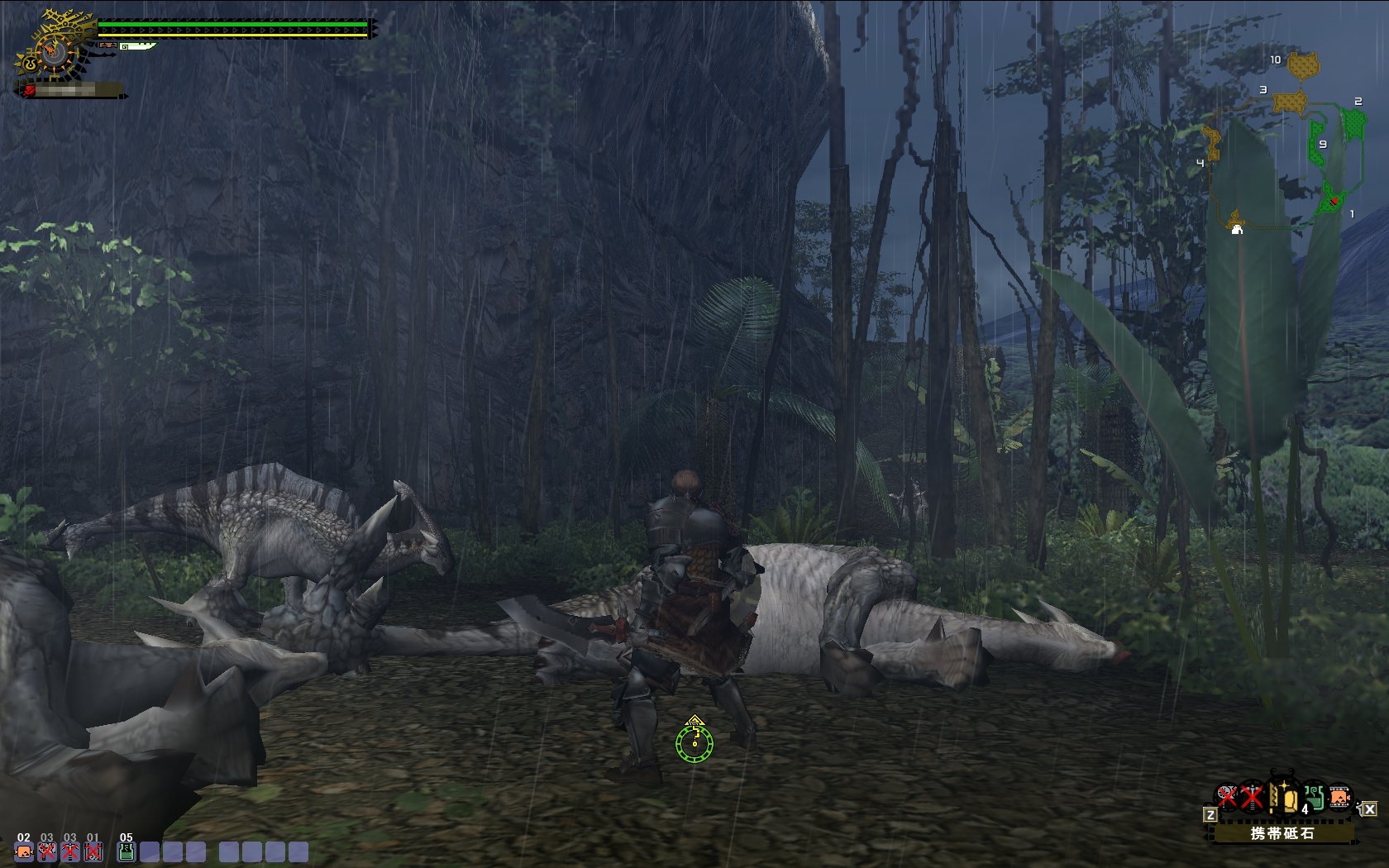Select the crossed-out BBQ spit slot numbered 01
The width and height of the screenshot is (1389, 868).
93,851
